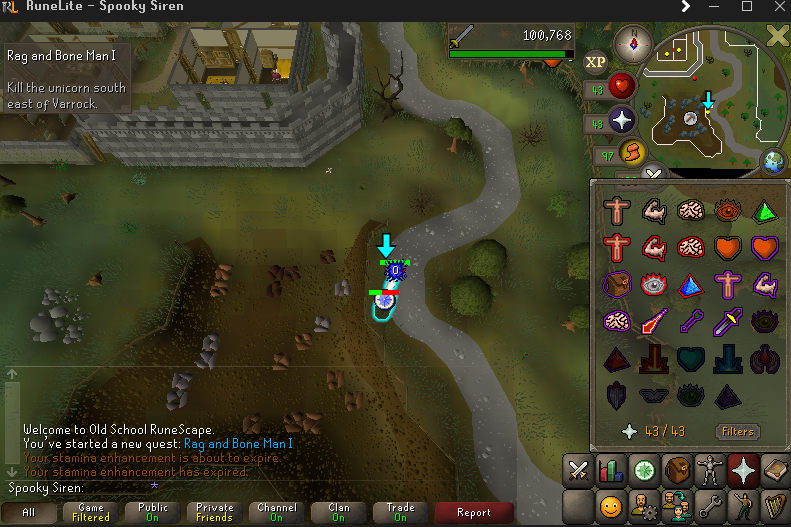Click the compass to face north
The height and width of the screenshot is (527, 791).
pos(633,43)
